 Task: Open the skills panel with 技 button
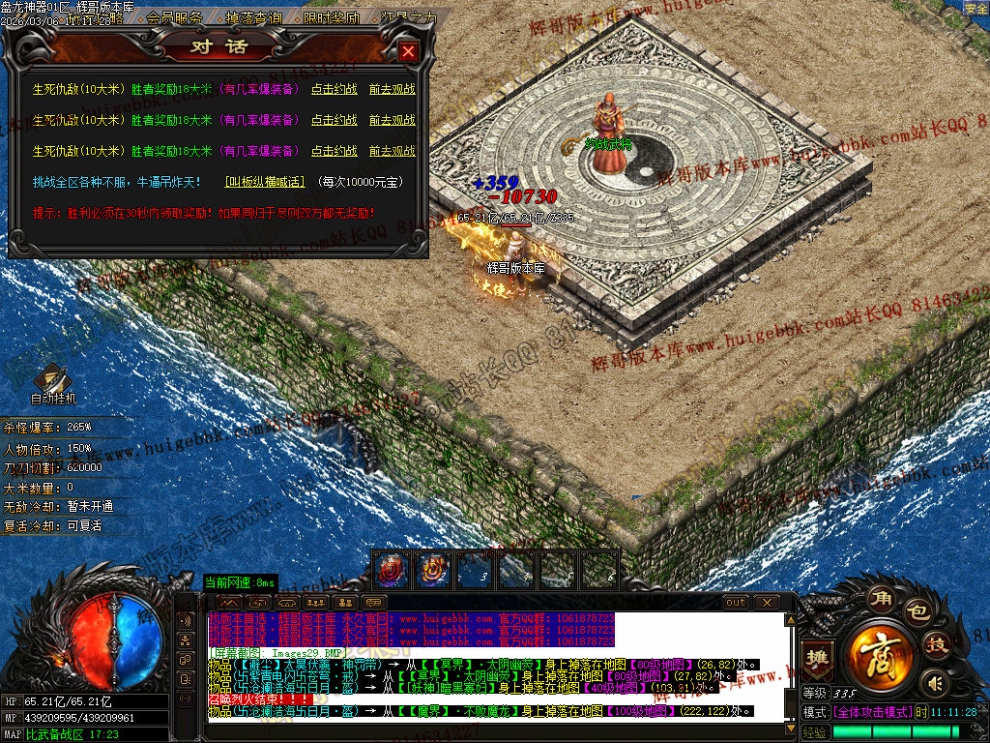point(937,645)
